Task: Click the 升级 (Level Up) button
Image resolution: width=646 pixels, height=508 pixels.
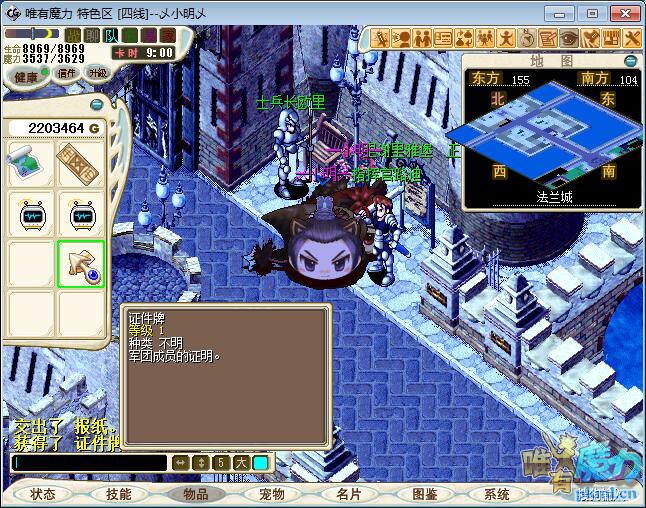Action: (x=97, y=73)
